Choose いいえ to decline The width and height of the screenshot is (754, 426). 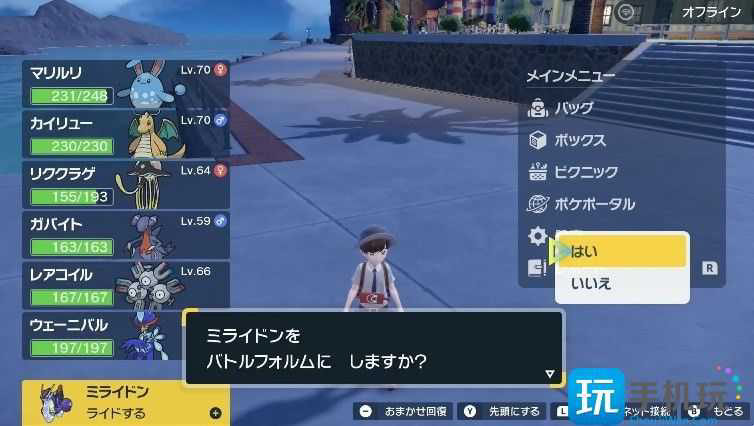pyautogui.click(x=622, y=284)
